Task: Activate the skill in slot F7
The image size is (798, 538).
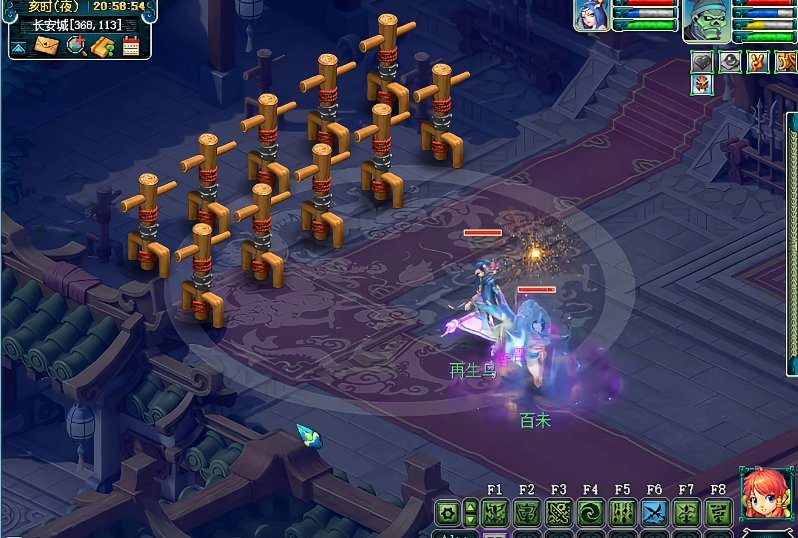Action: [686, 513]
